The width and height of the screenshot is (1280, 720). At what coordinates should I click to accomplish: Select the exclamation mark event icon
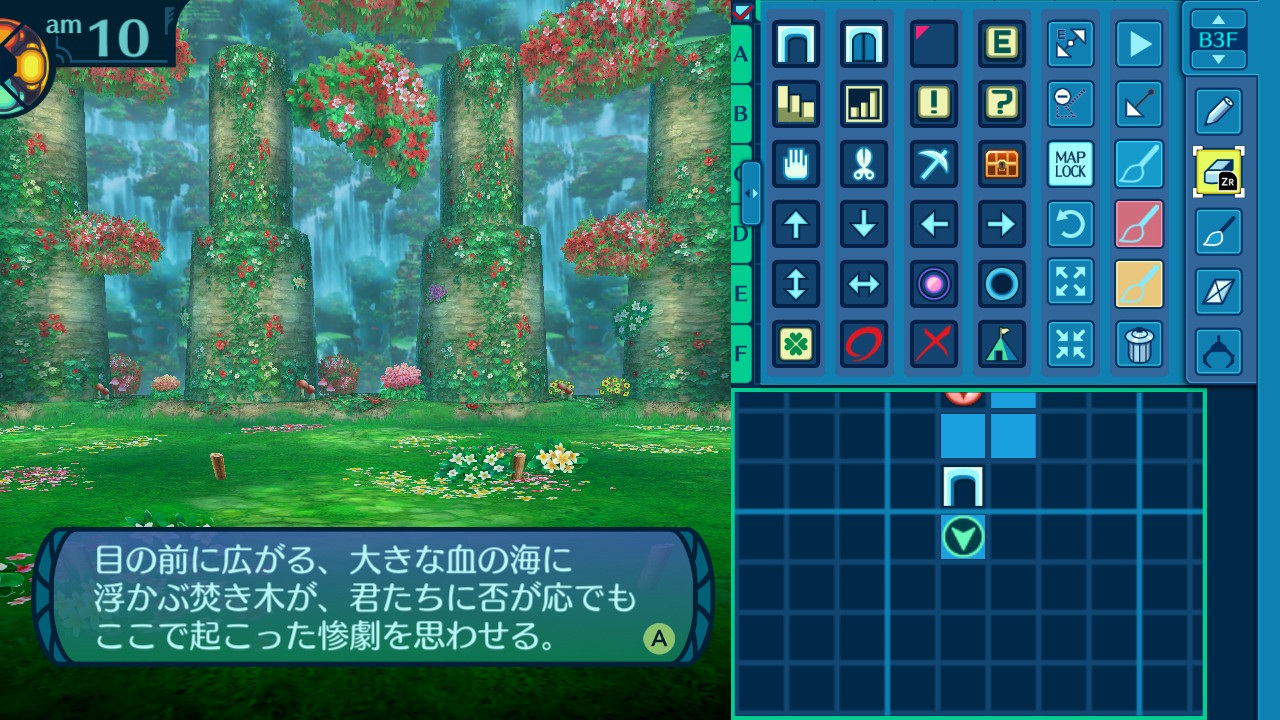click(934, 104)
